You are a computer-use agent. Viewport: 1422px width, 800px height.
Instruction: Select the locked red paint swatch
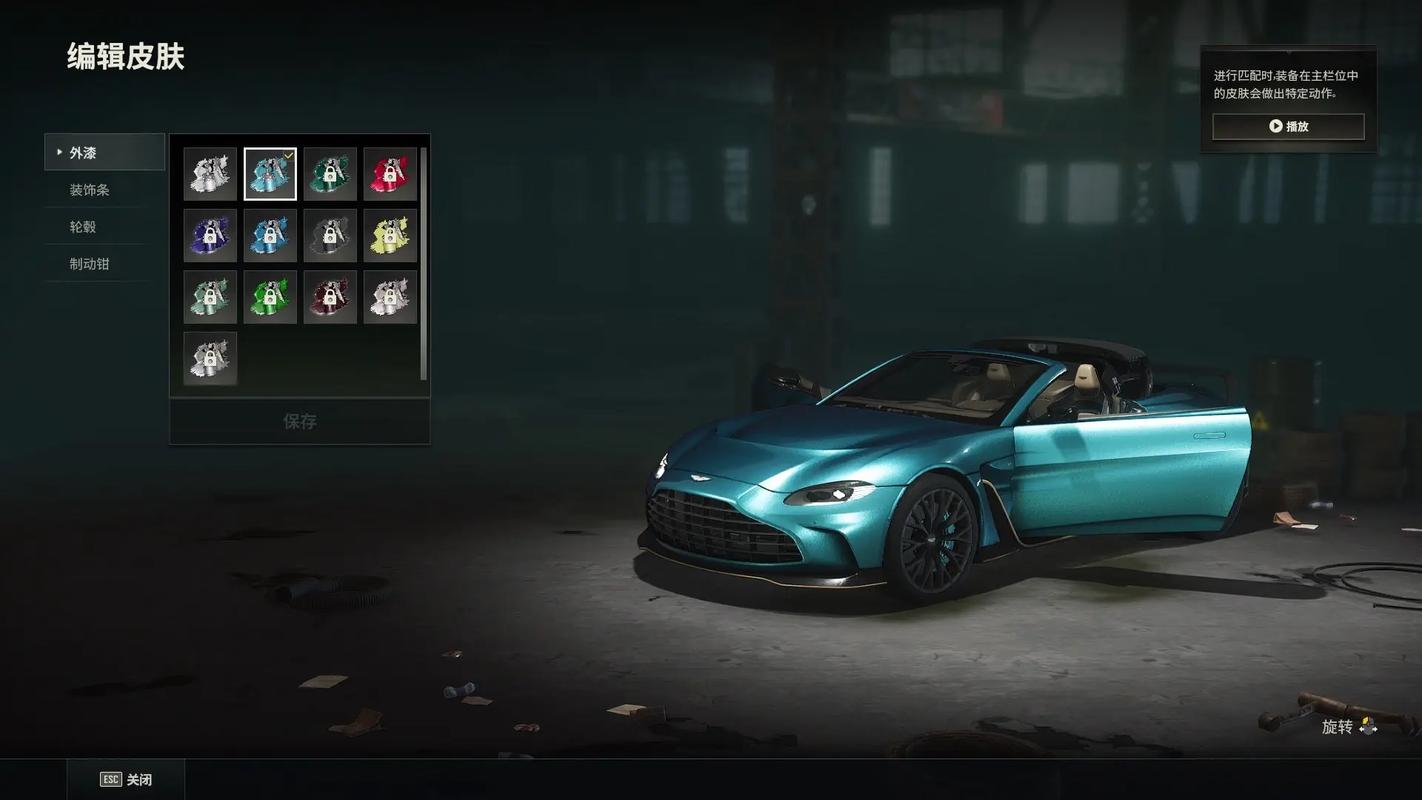coord(390,174)
